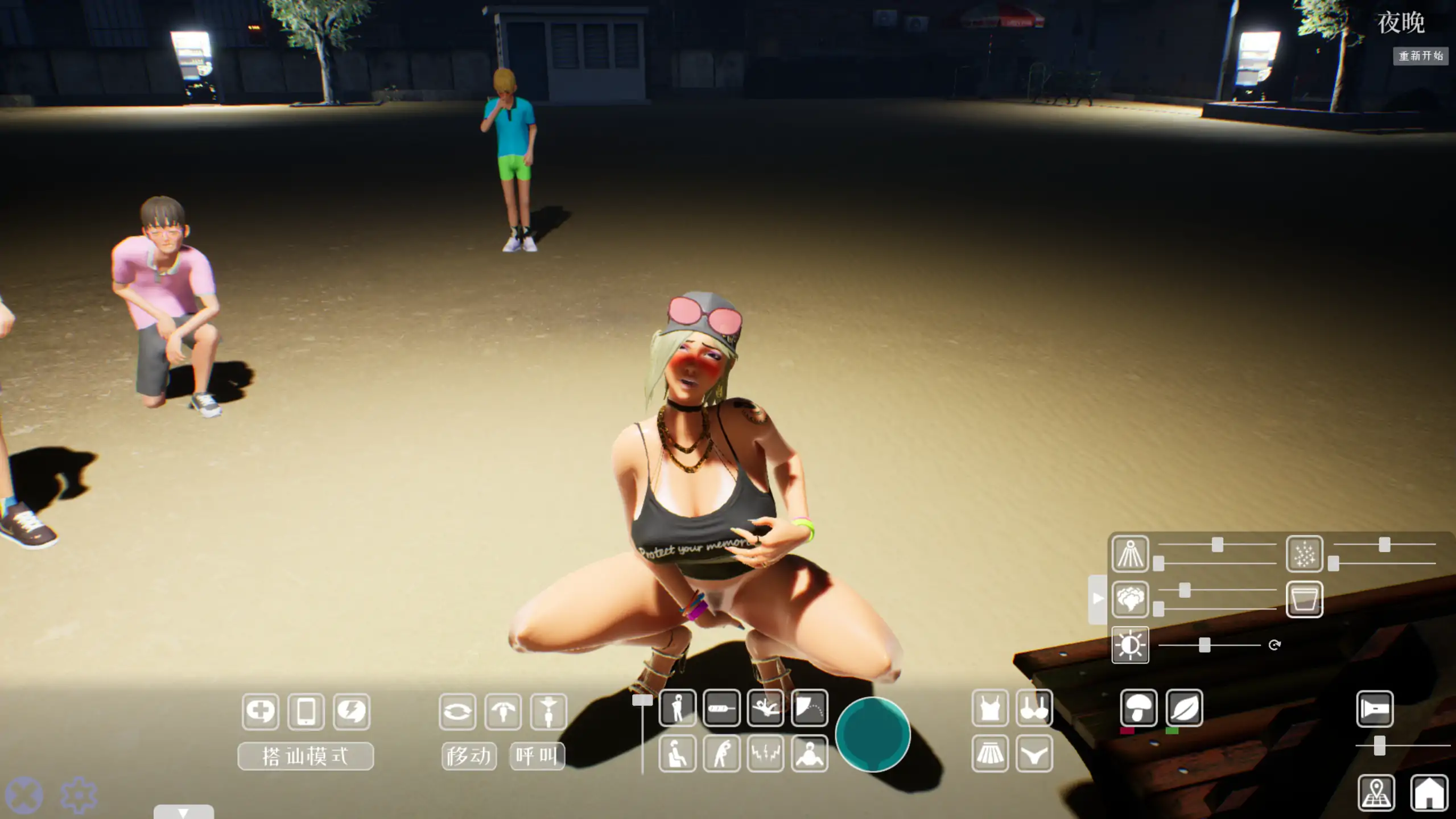The width and height of the screenshot is (1456, 819).
Task: Collapse the side panel arrow tab
Action: 1098,599
